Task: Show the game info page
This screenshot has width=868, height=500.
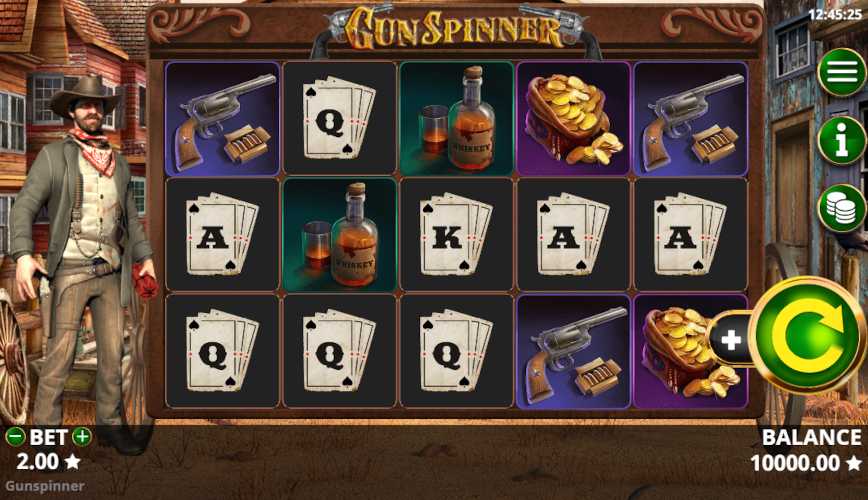Action: click(x=842, y=141)
